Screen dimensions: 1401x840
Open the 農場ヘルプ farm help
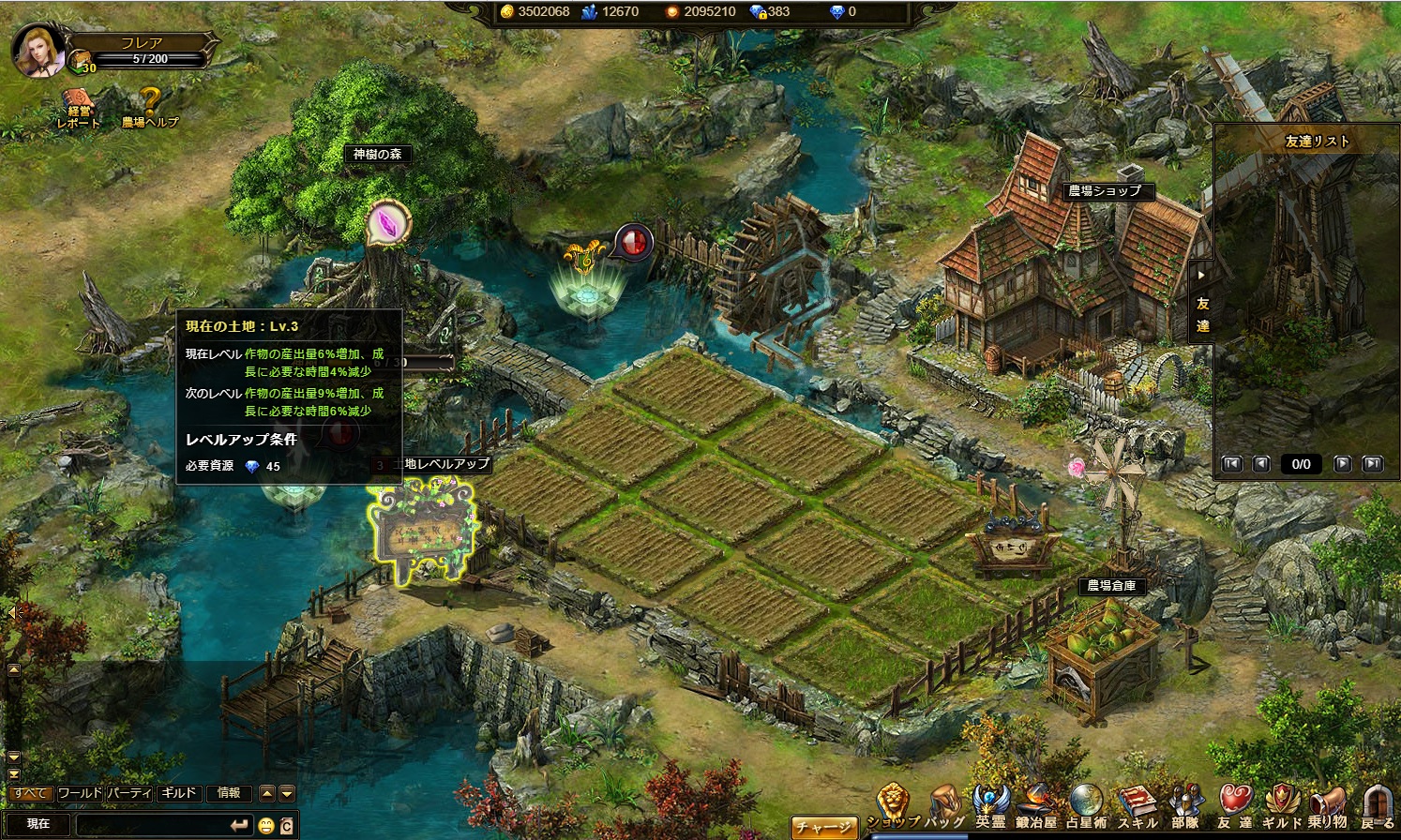149,107
